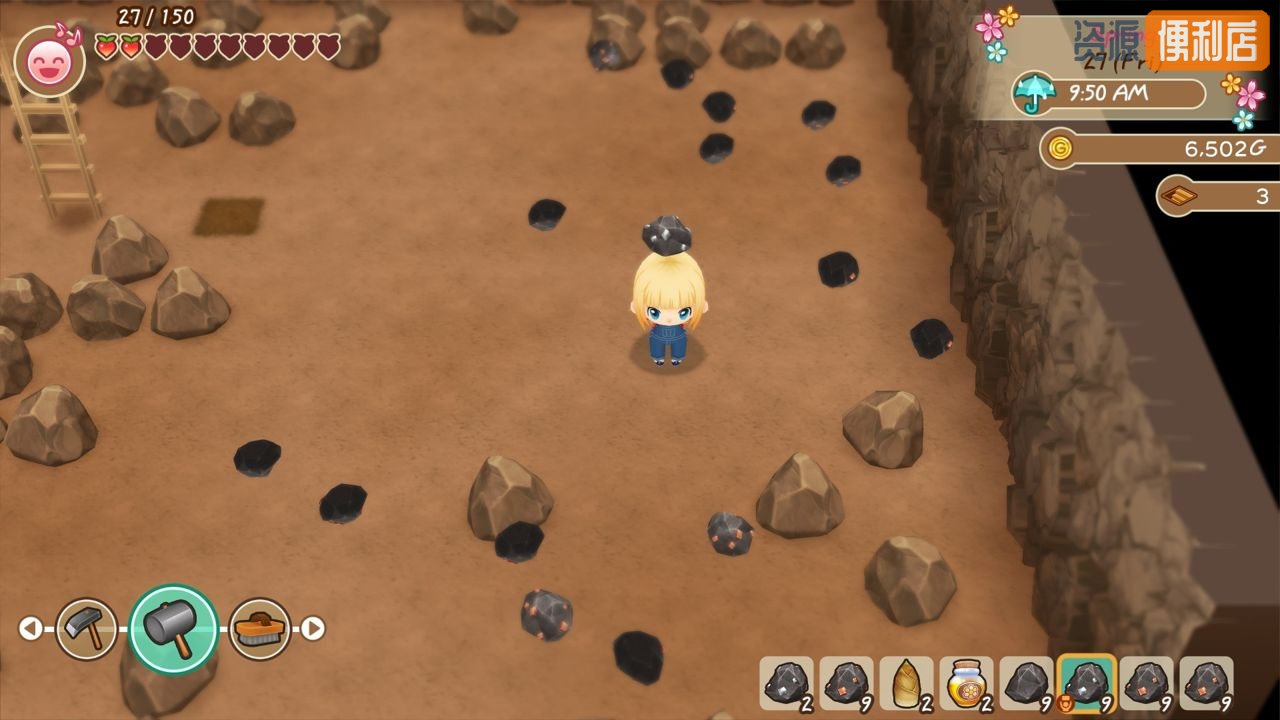Screen dimensions: 1280x720
Task: Choose the honey jar slot
Action: click(x=966, y=683)
